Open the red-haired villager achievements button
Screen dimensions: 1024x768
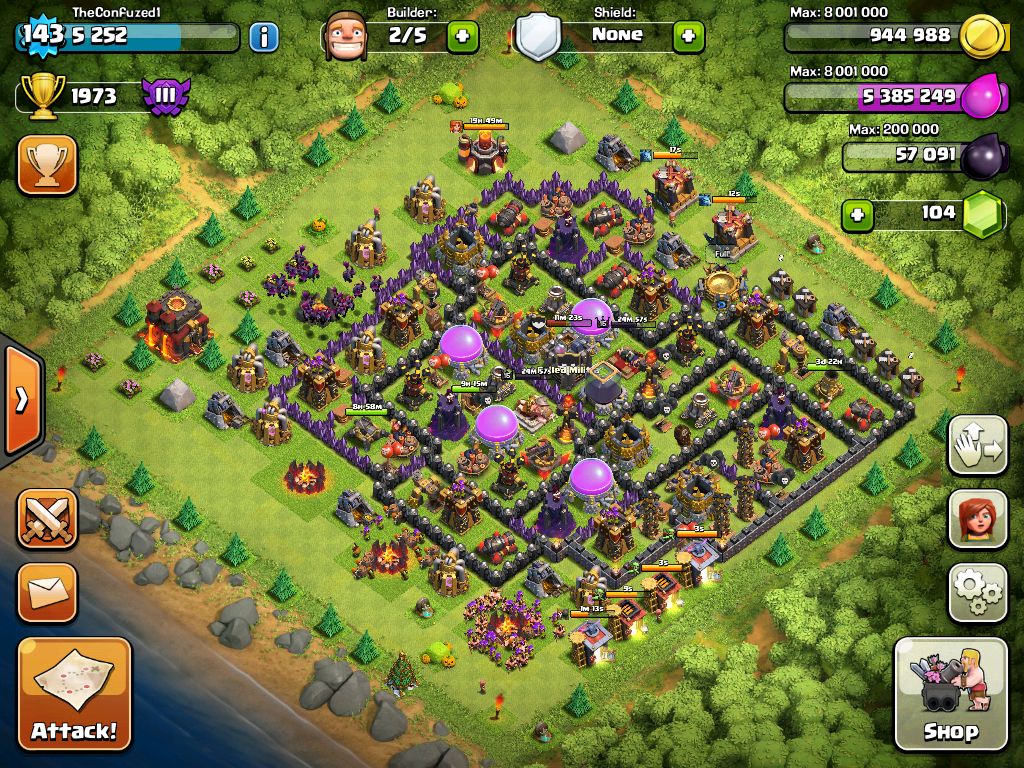977,519
